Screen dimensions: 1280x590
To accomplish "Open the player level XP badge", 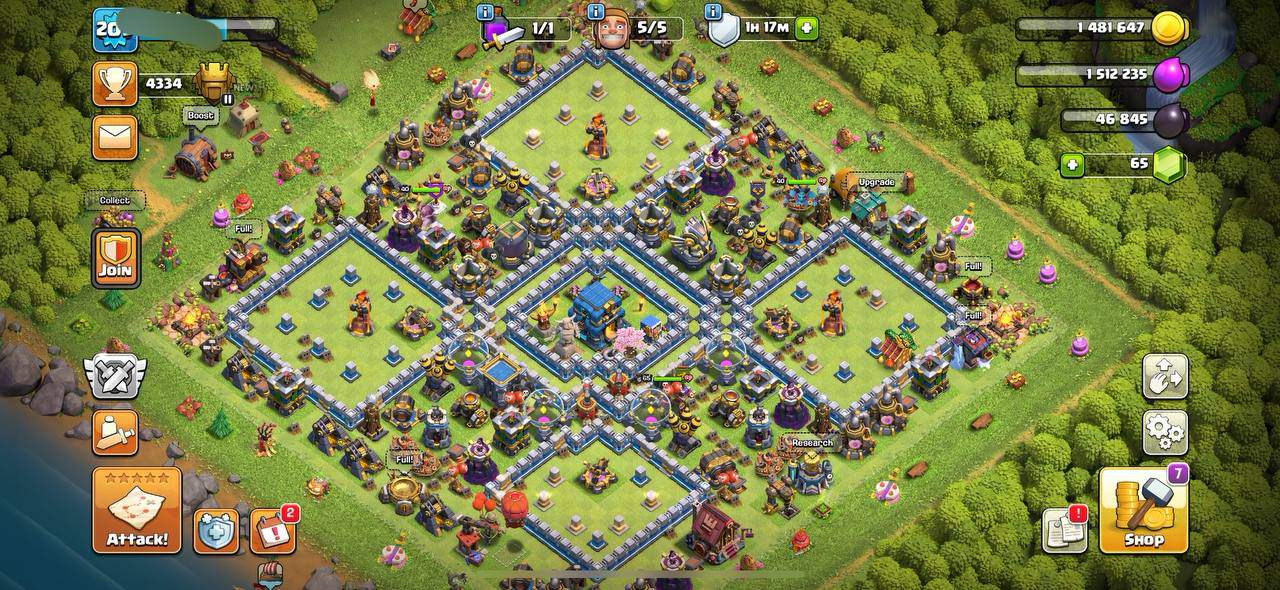I will pyautogui.click(x=114, y=30).
